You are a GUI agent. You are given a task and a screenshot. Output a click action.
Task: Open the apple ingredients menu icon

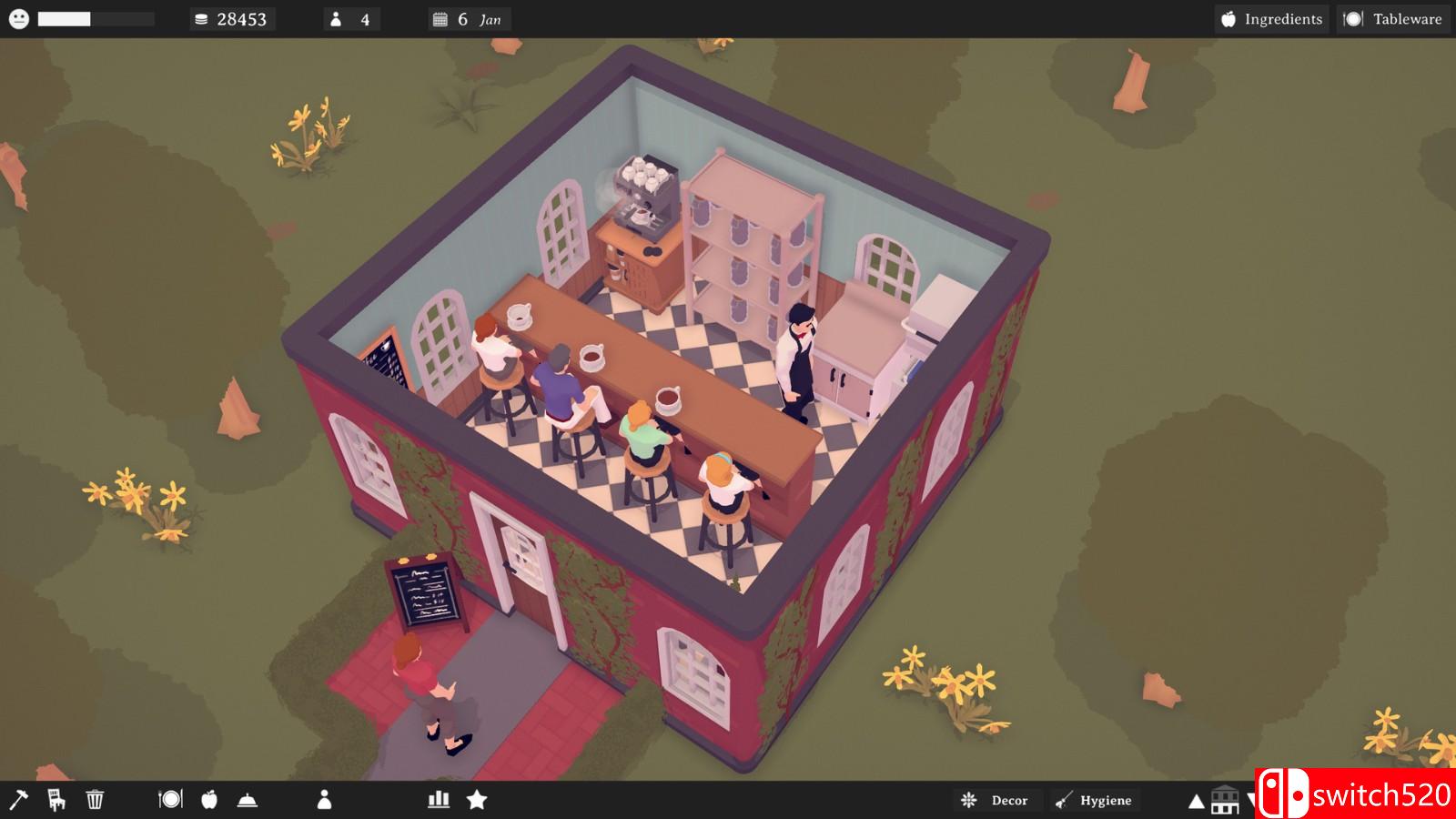pos(209,800)
